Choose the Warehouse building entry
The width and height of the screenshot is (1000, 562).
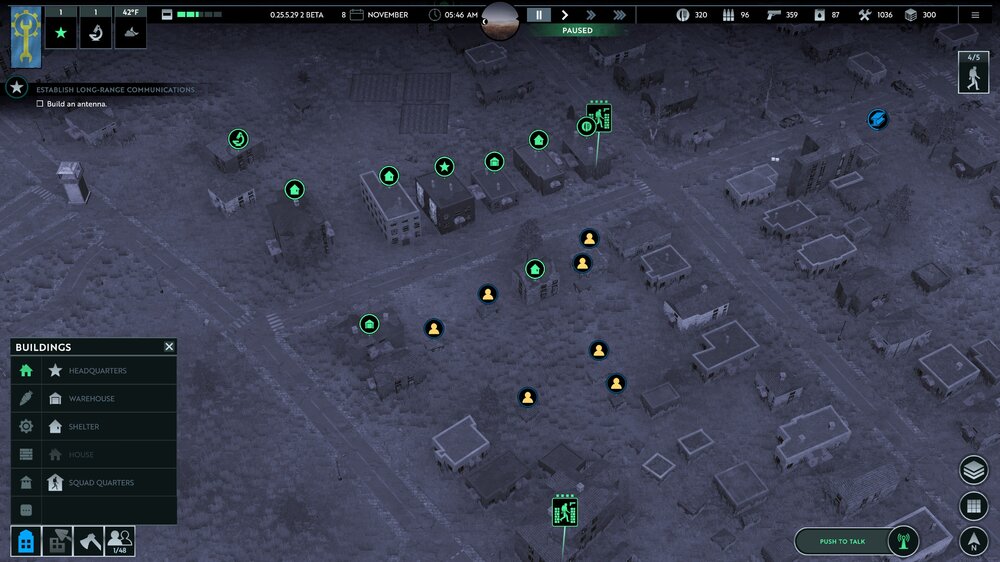pos(91,399)
